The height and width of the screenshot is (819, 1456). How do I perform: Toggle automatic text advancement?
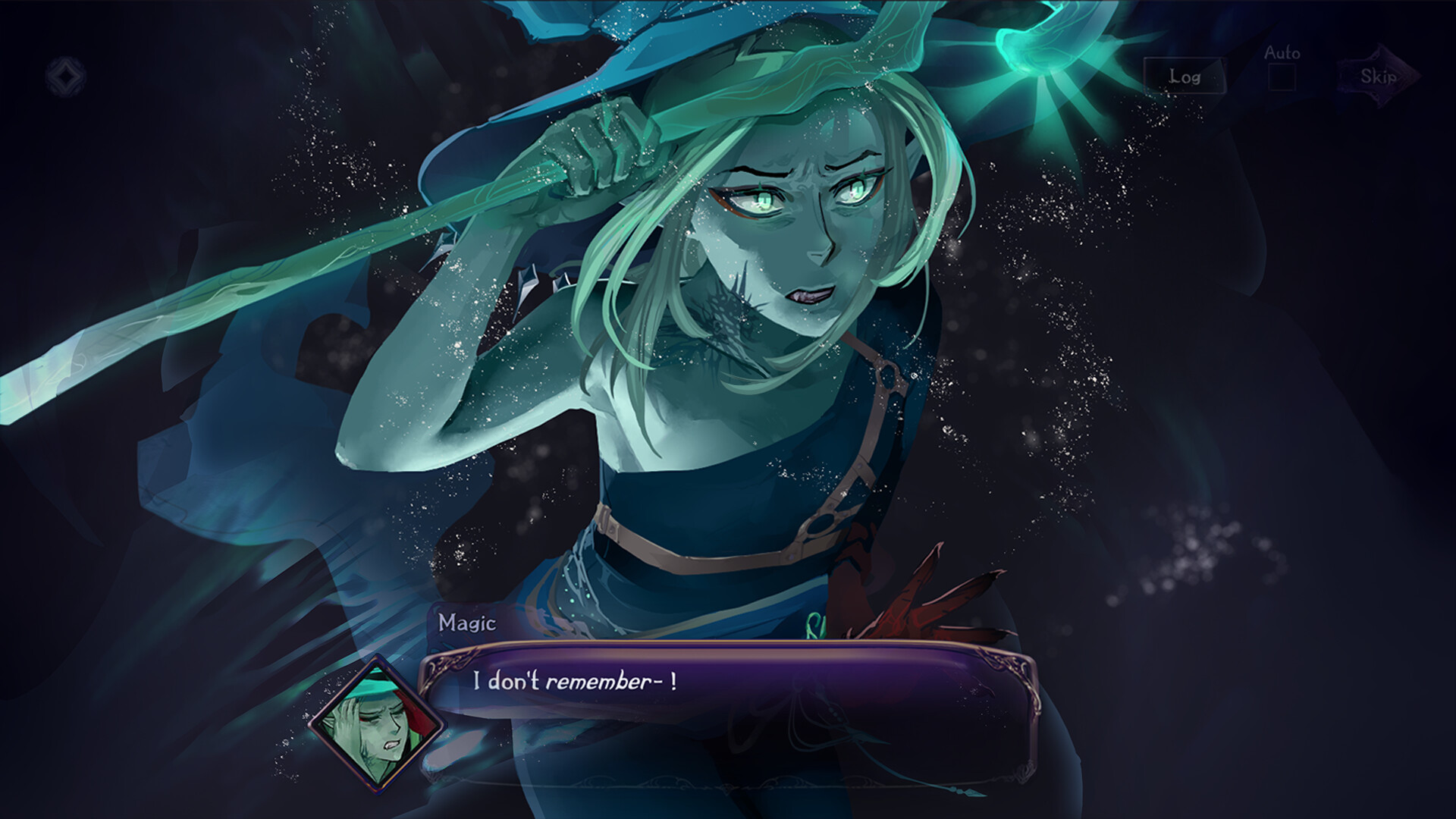1282,77
